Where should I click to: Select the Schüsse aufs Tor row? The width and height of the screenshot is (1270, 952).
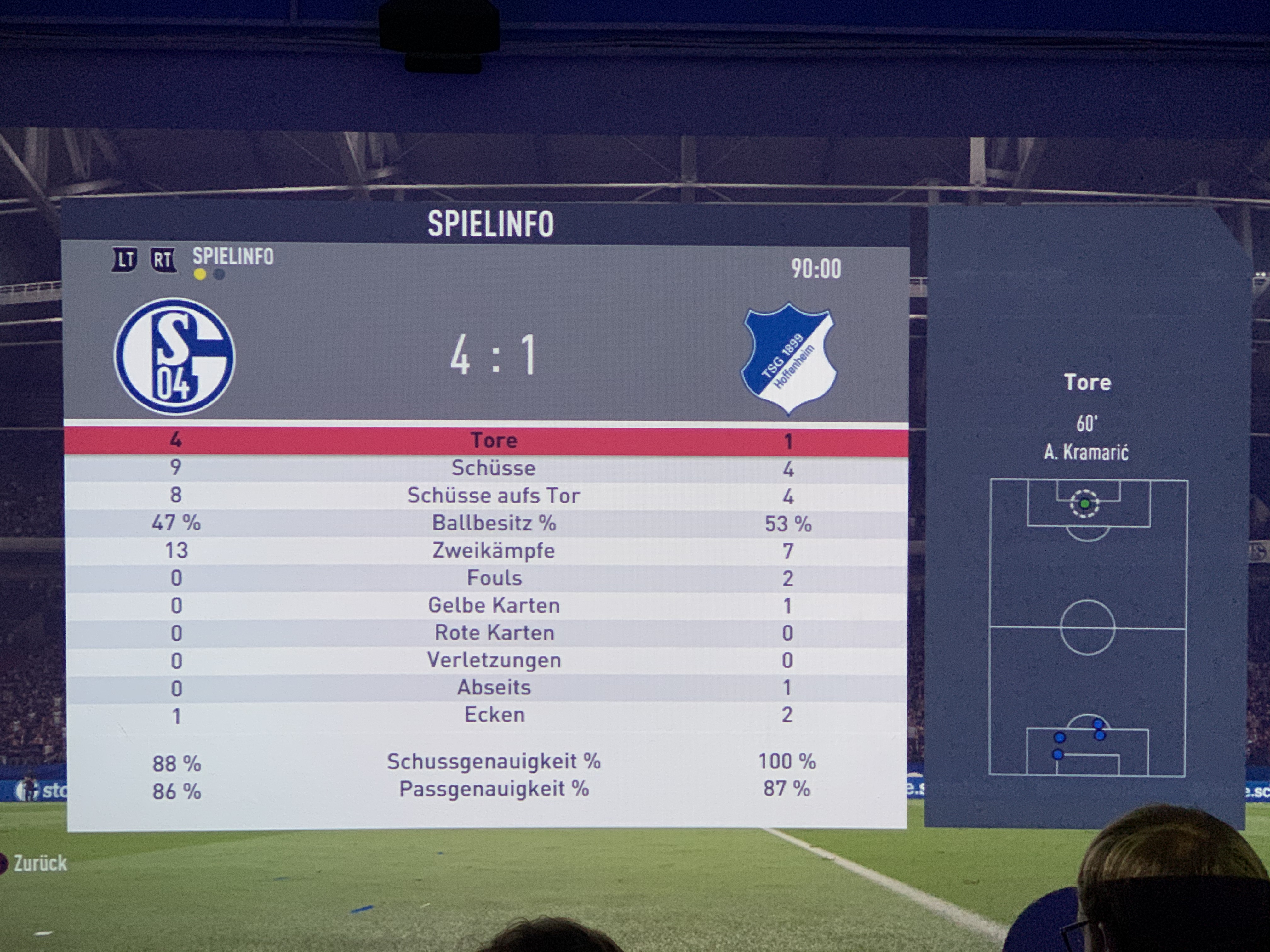[493, 496]
